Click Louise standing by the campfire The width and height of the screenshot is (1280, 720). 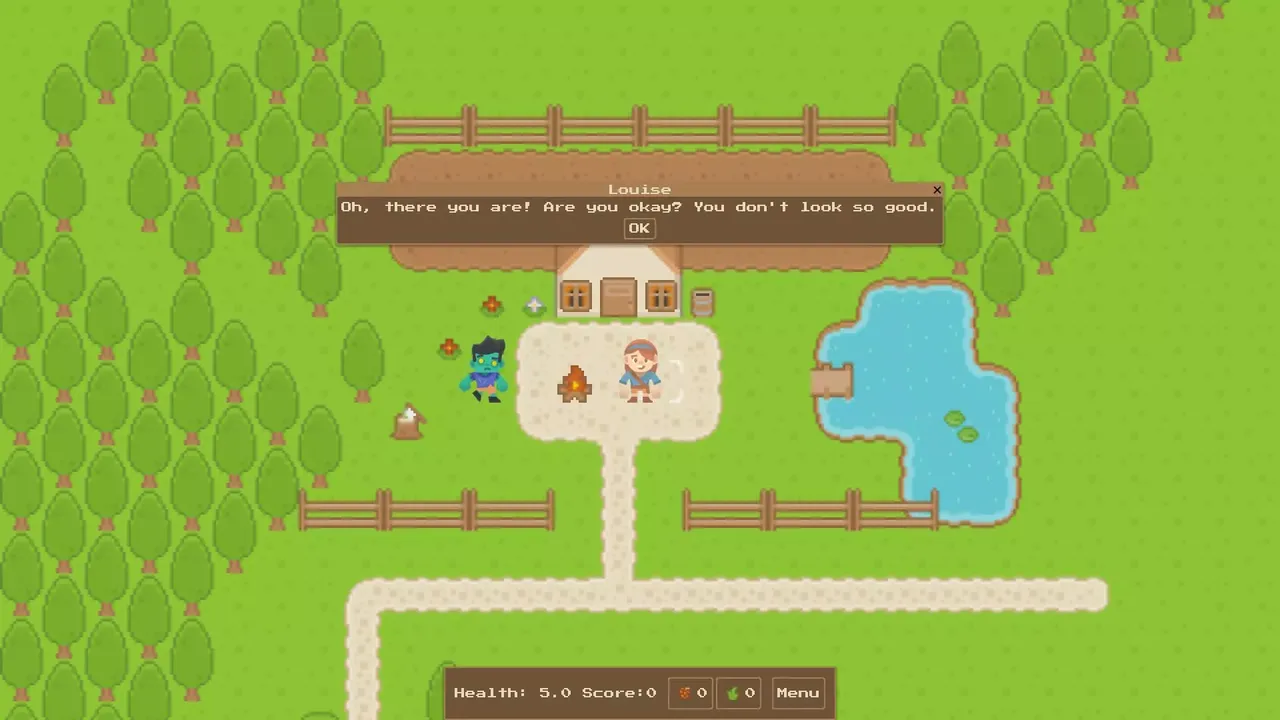640,375
